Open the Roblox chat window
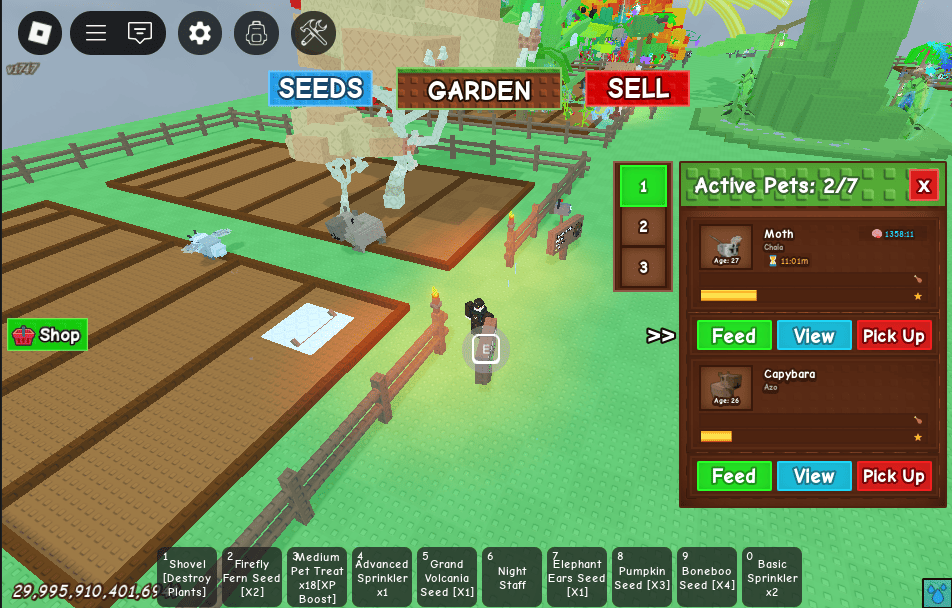The width and height of the screenshot is (952, 608). [x=140, y=33]
